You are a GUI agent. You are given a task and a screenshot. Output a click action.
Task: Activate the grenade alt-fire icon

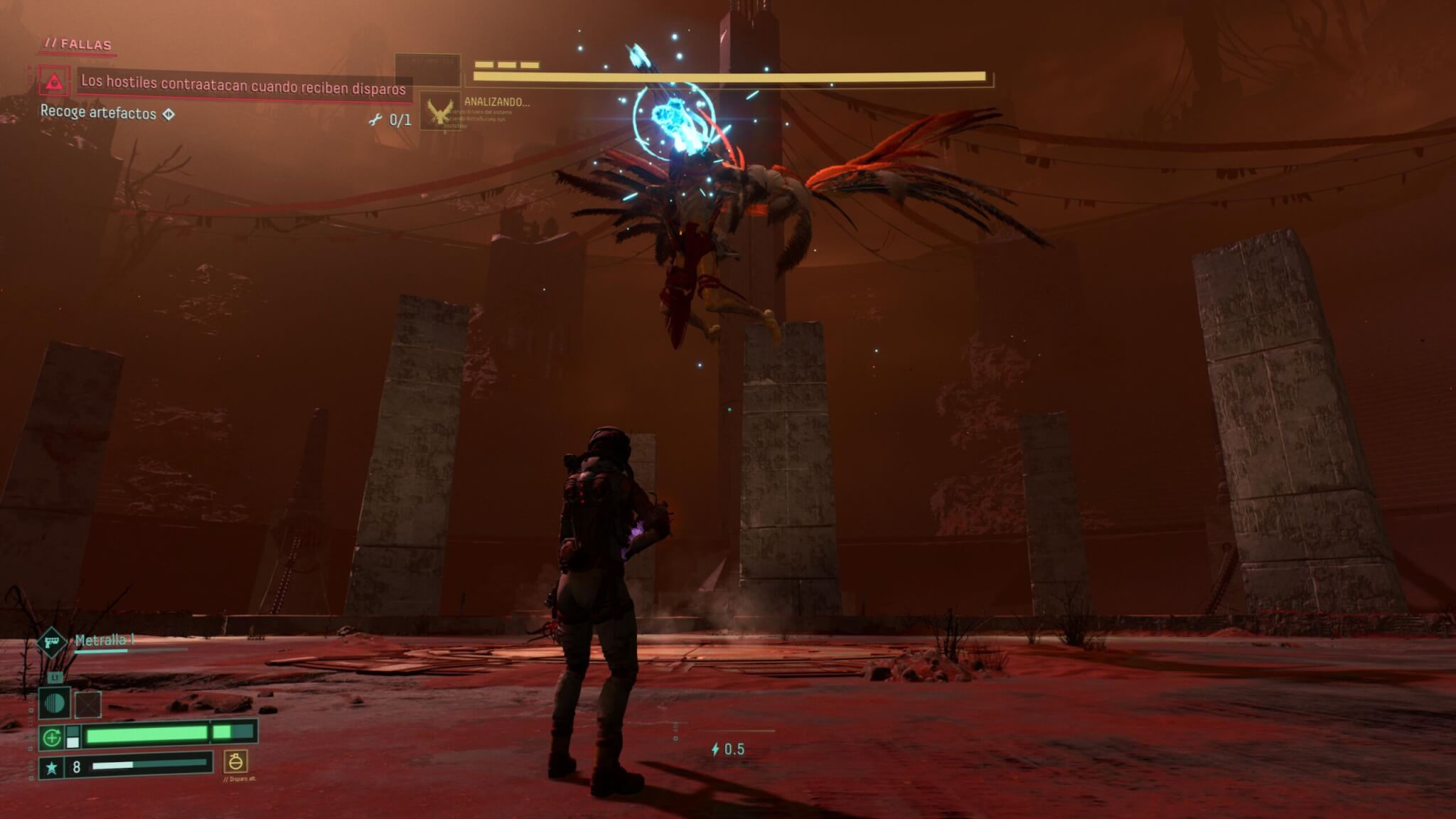235,761
